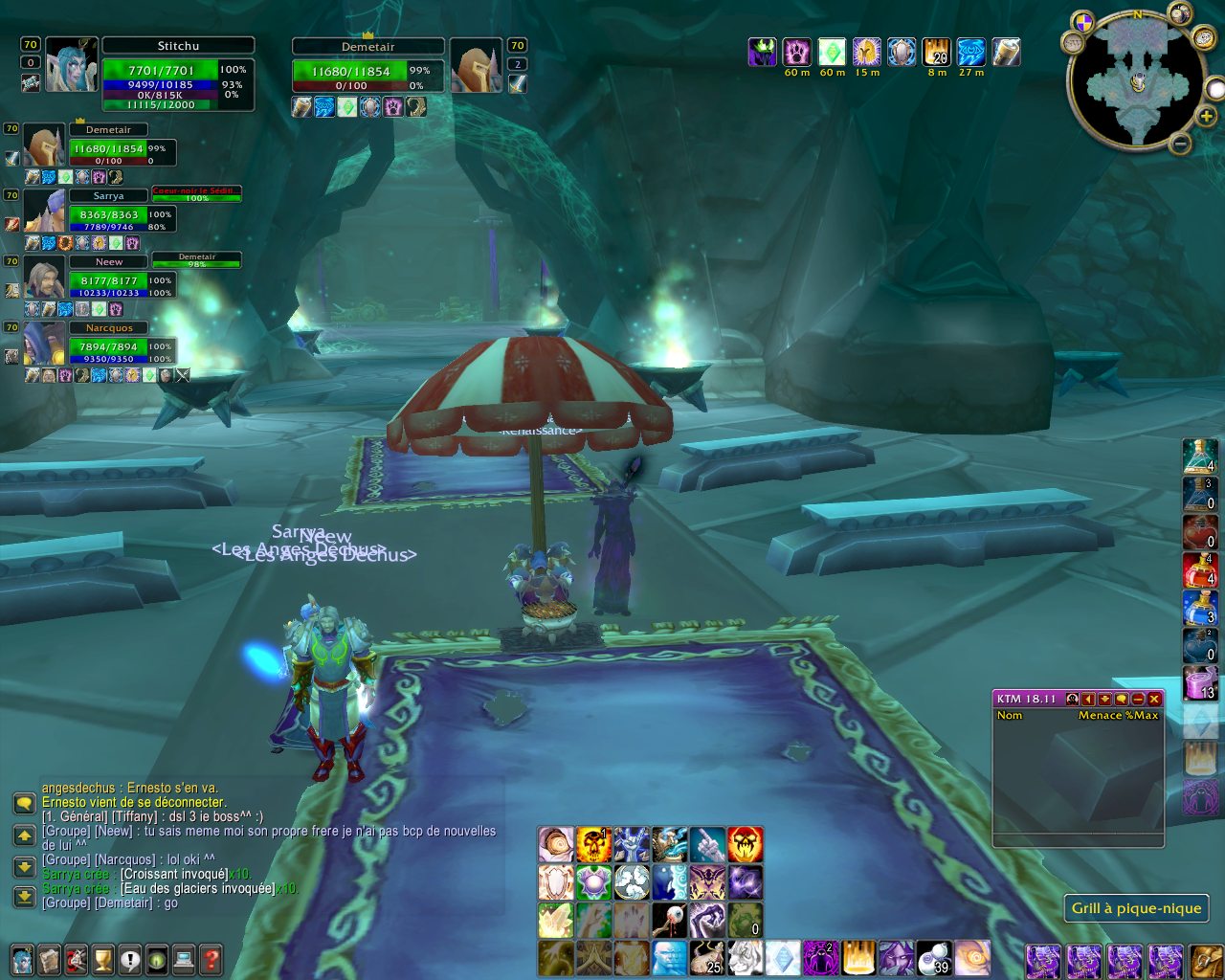
Task: Zoom in the minimap with the plus button
Action: pos(1207,117)
